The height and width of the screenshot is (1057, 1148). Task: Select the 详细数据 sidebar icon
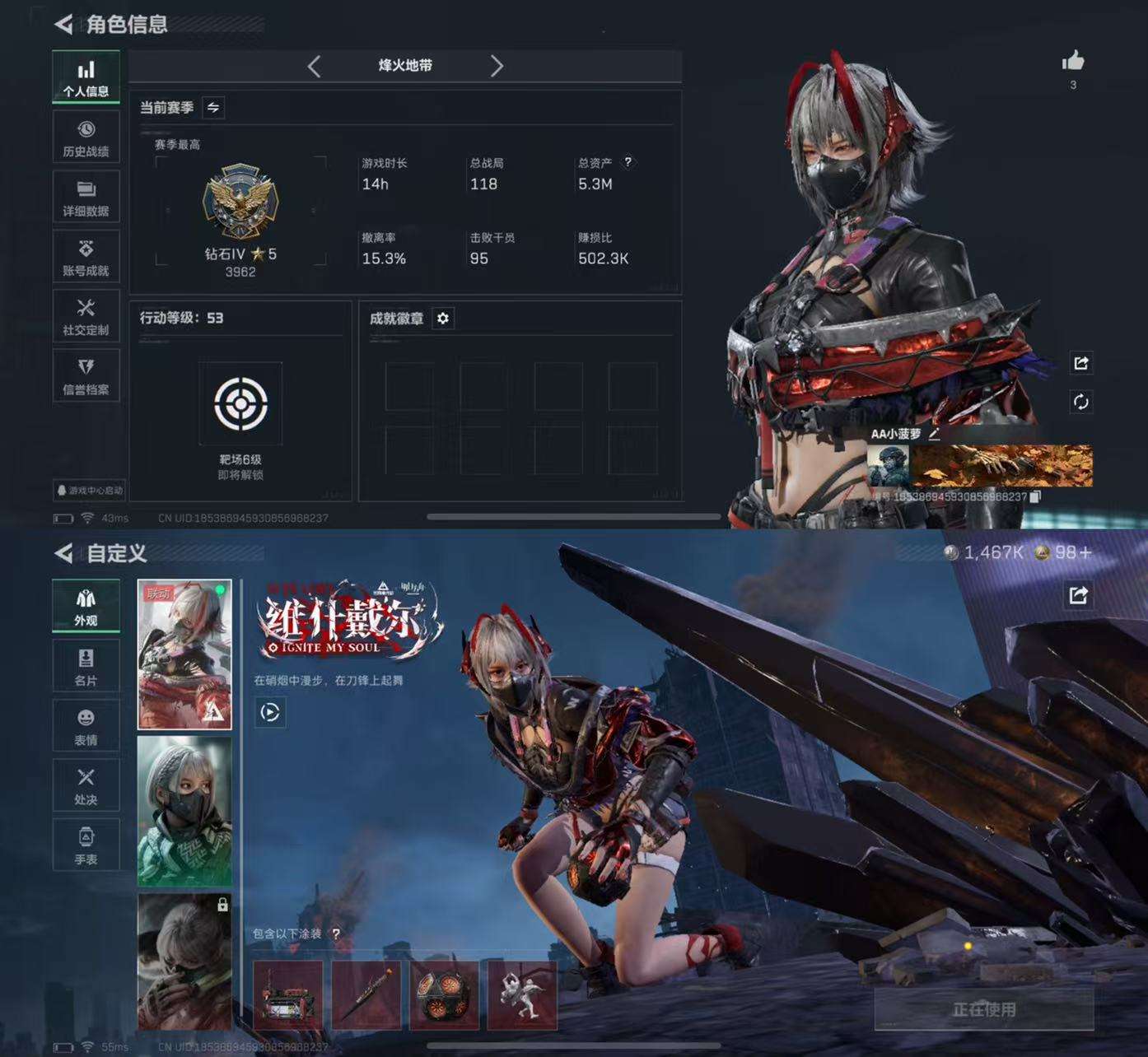(86, 196)
